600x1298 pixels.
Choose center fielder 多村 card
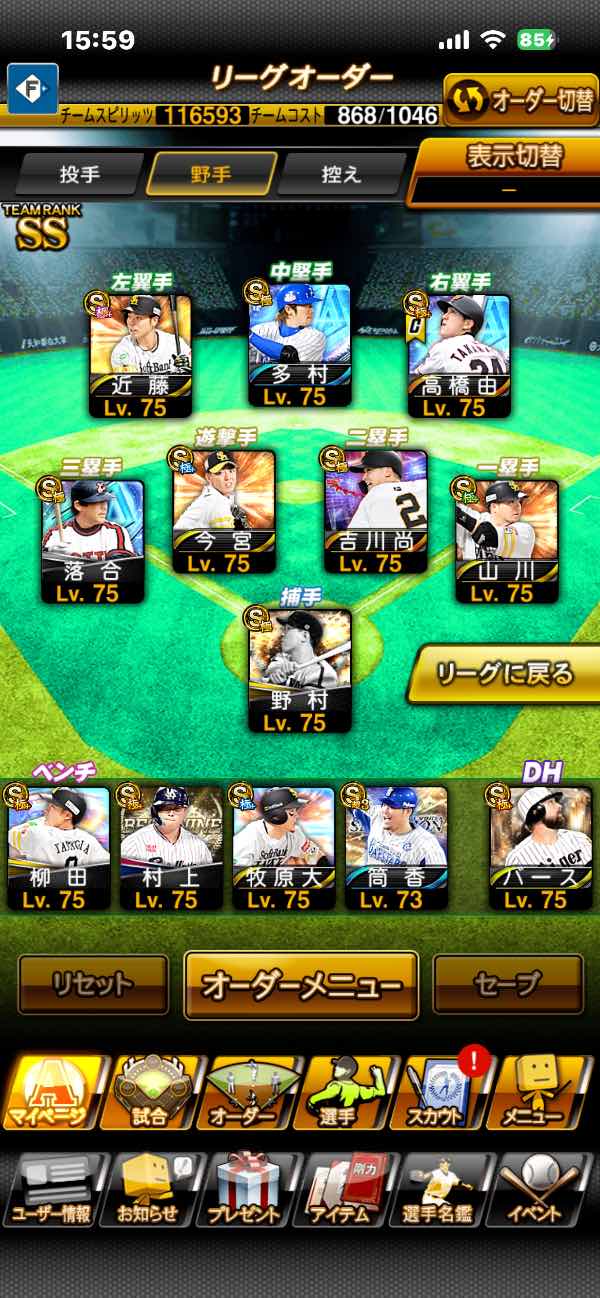tap(299, 345)
